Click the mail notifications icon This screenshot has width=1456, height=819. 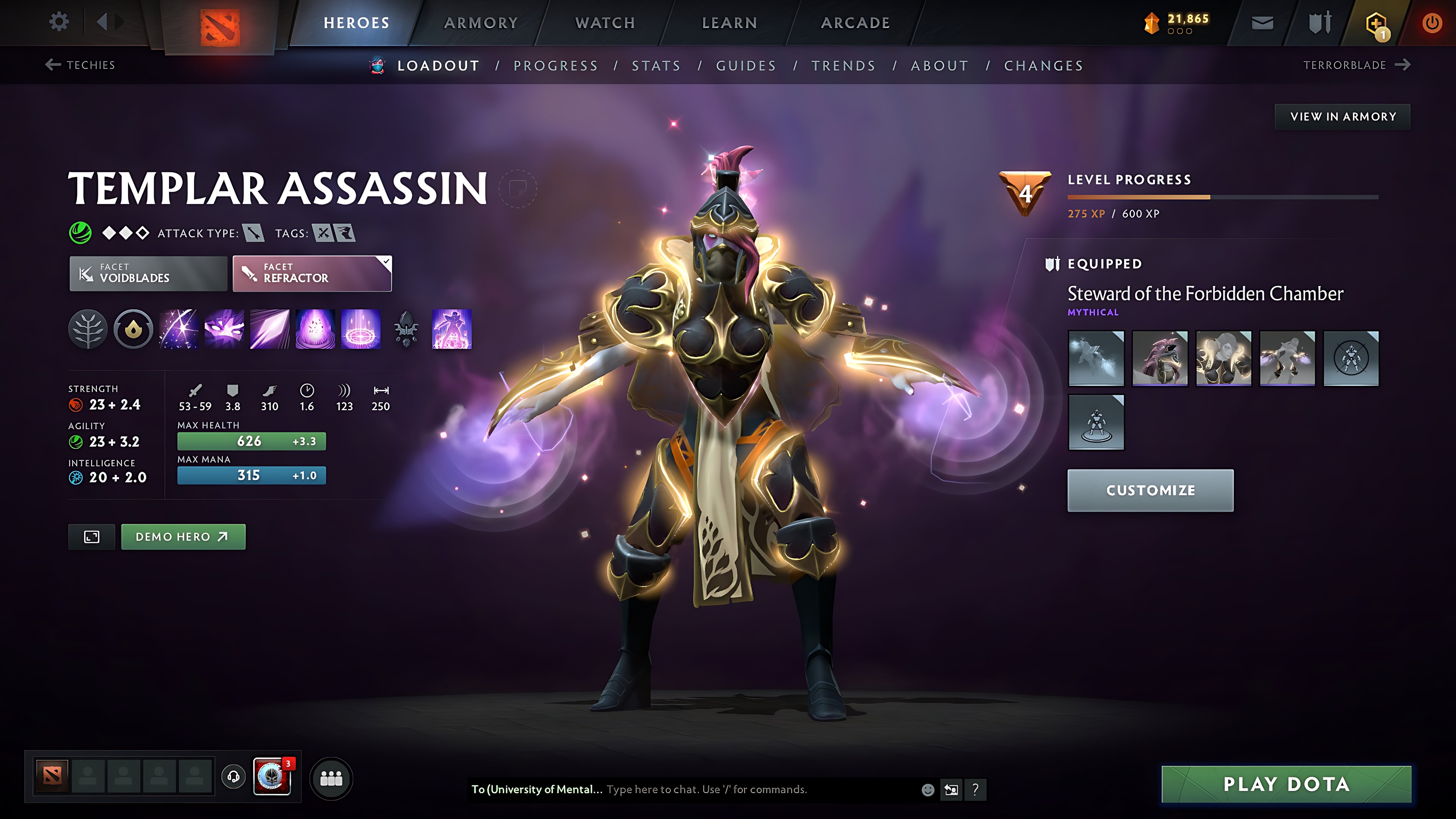pos(1262,22)
